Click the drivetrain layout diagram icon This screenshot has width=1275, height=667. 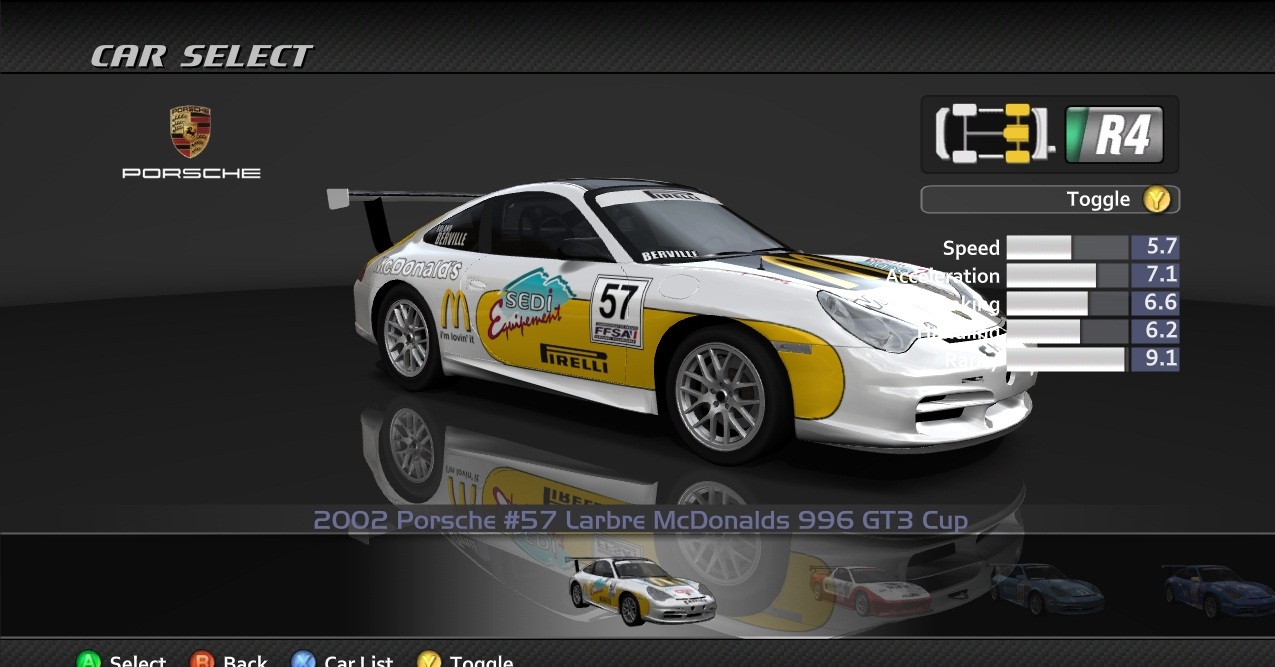(994, 134)
